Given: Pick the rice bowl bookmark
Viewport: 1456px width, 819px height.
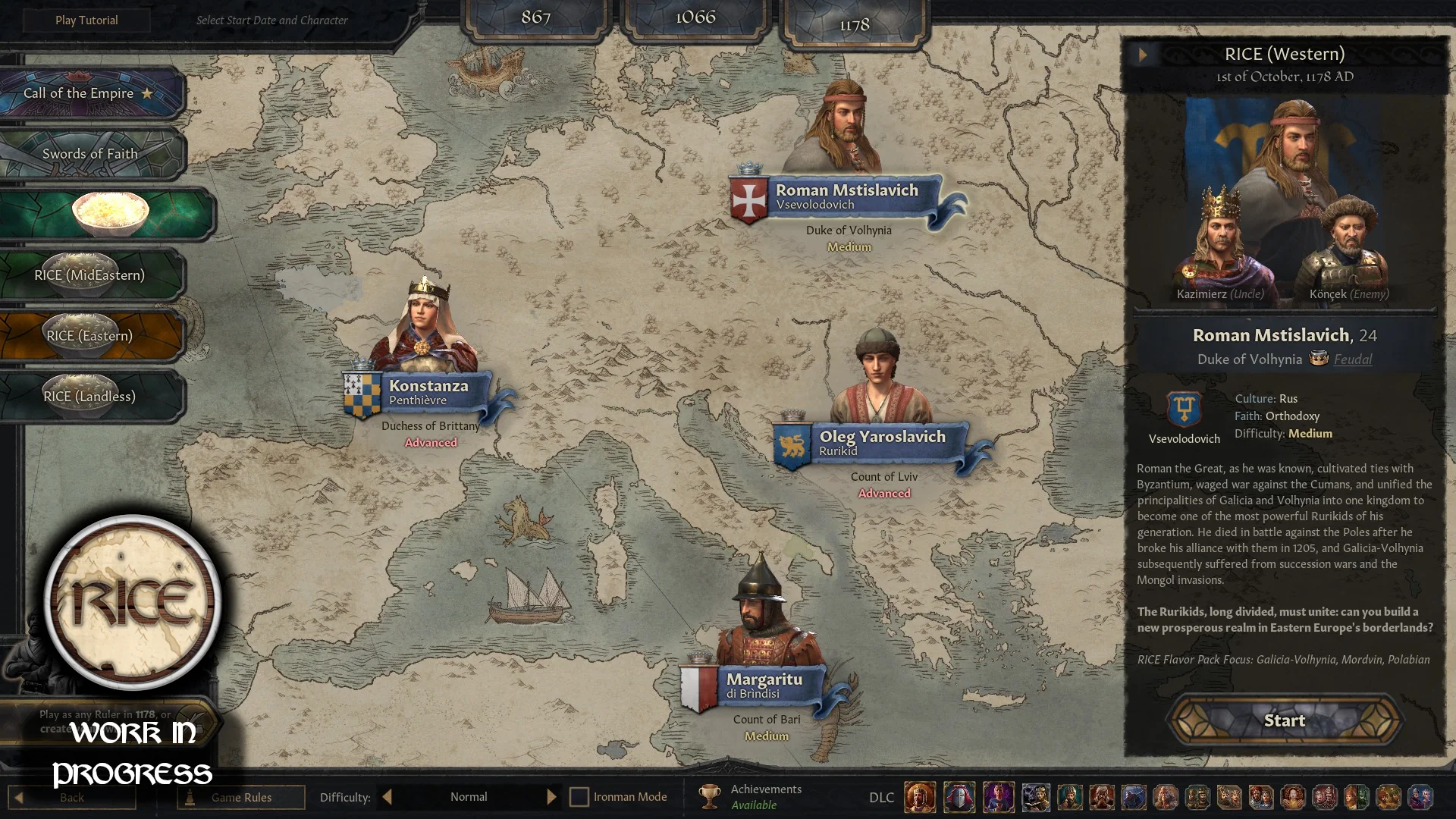Looking at the screenshot, I should pyautogui.click(x=108, y=214).
